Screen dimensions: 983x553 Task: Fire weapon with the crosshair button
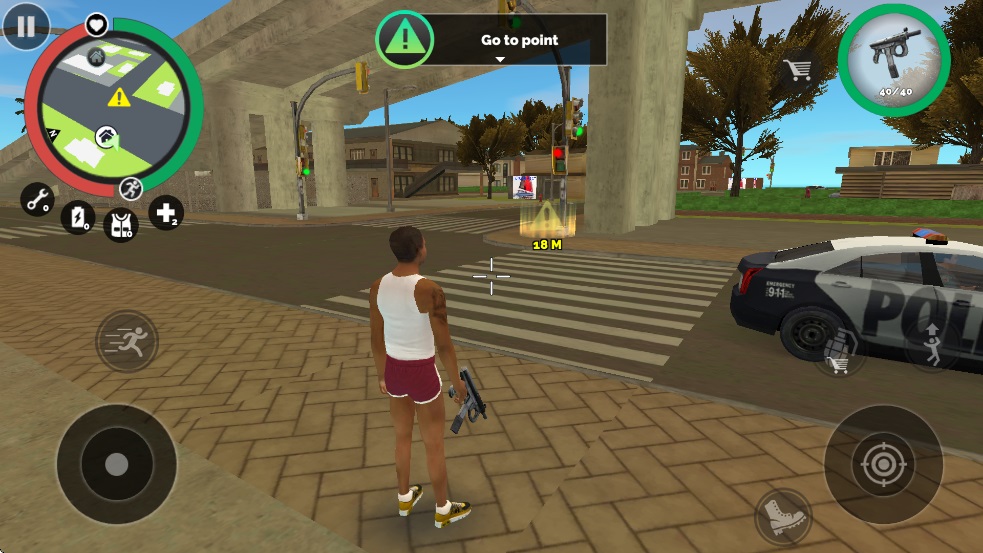click(x=882, y=463)
